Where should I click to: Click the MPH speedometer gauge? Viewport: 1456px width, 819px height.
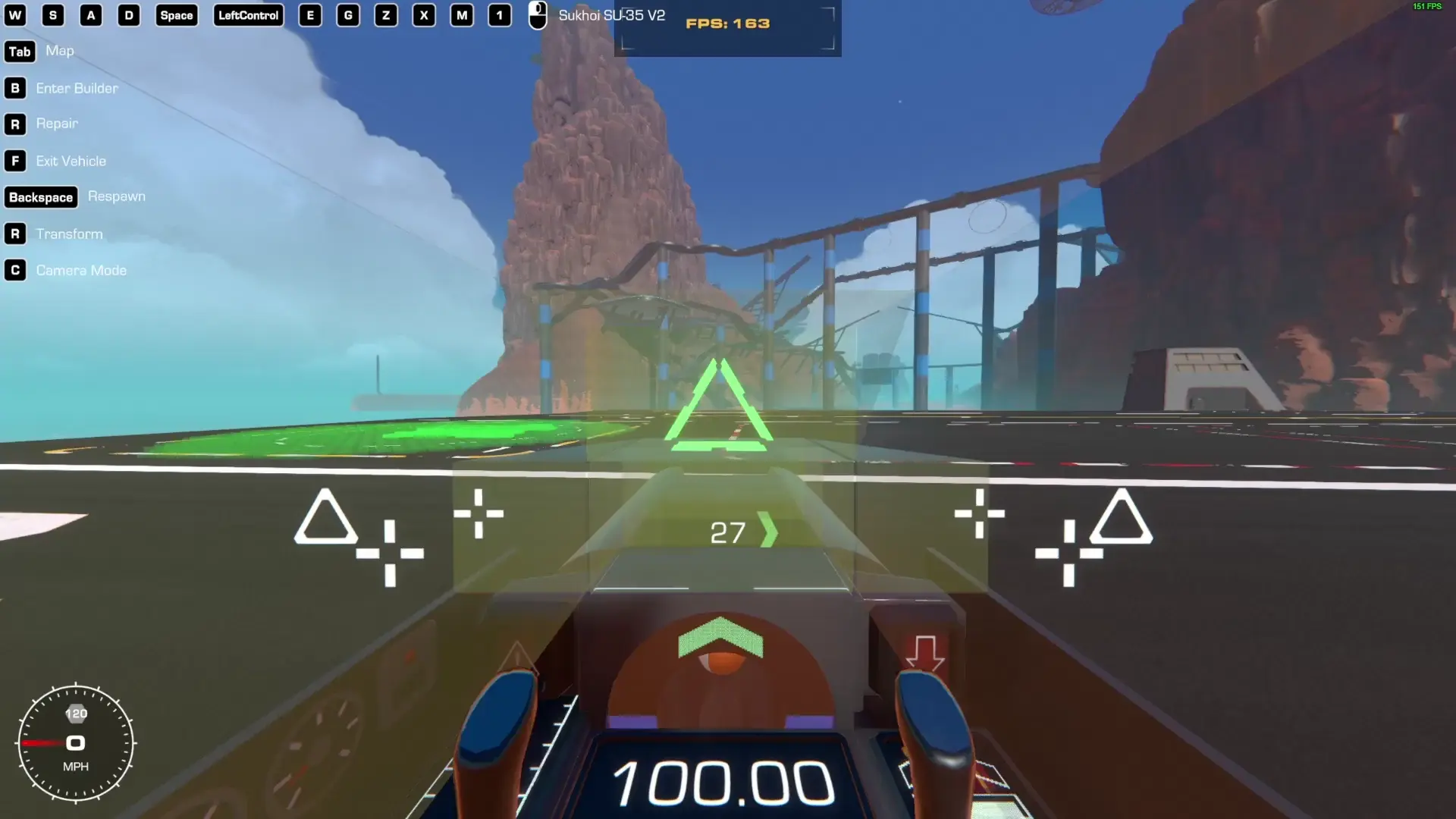76,743
